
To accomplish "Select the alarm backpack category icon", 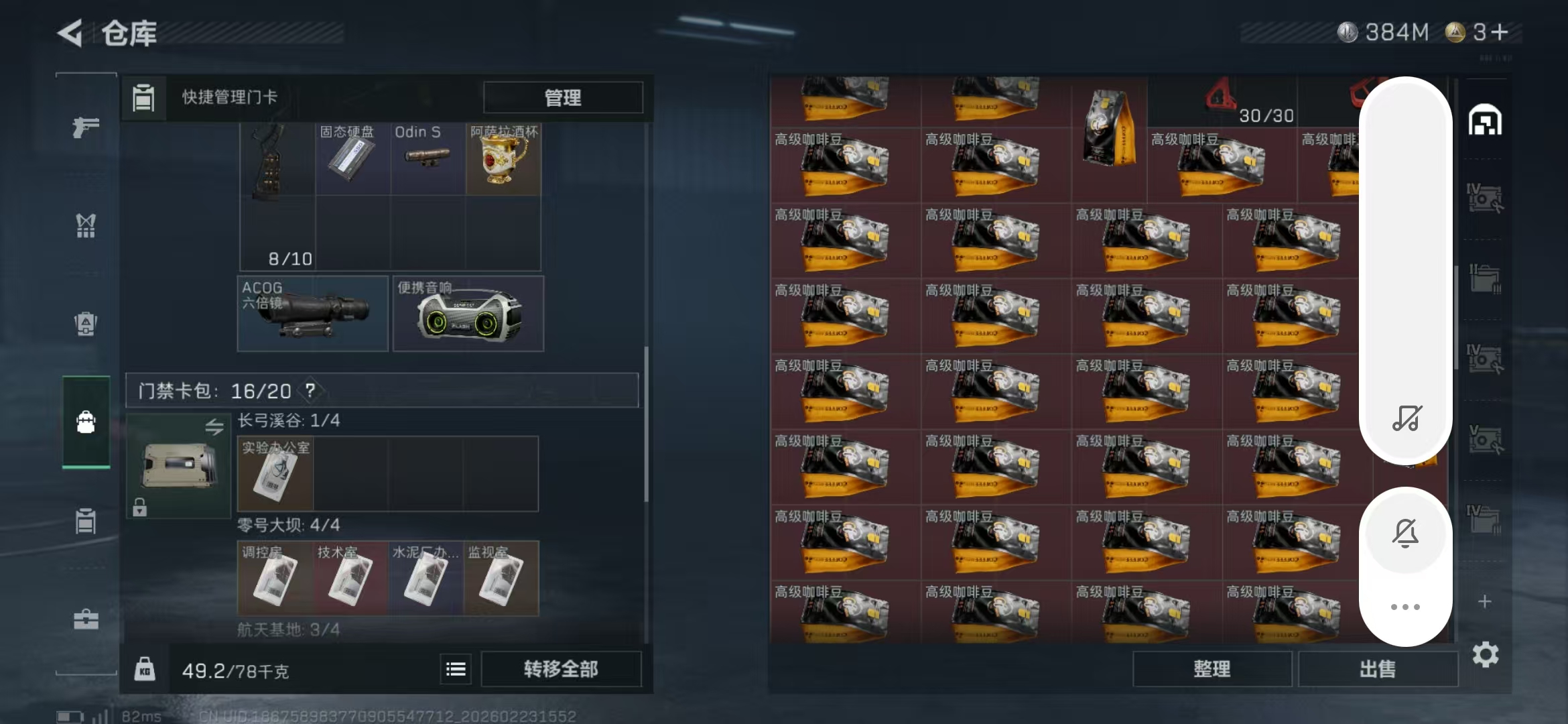I will click(x=86, y=324).
